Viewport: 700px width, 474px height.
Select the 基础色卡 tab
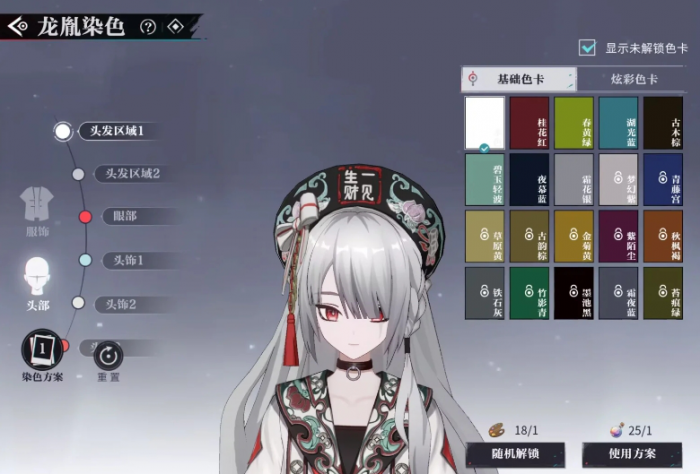click(518, 79)
